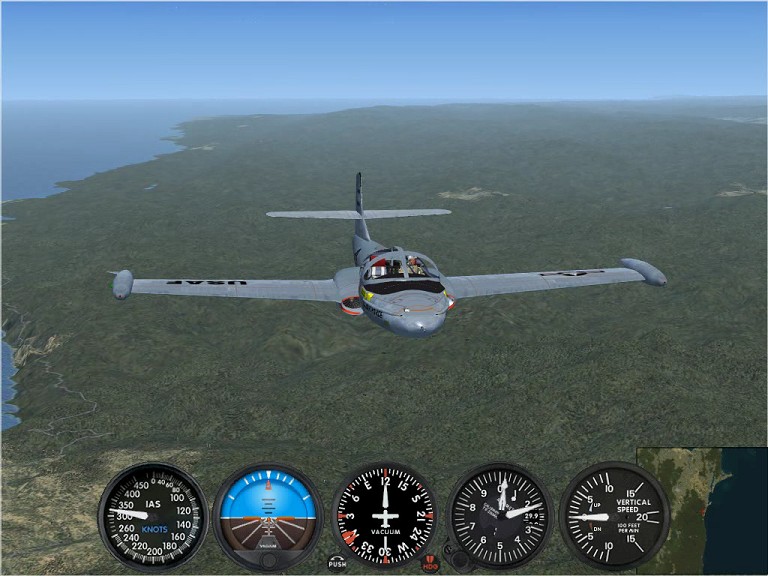
Task: Adjust the red HDG bug knob
Action: pyautogui.click(x=430, y=563)
